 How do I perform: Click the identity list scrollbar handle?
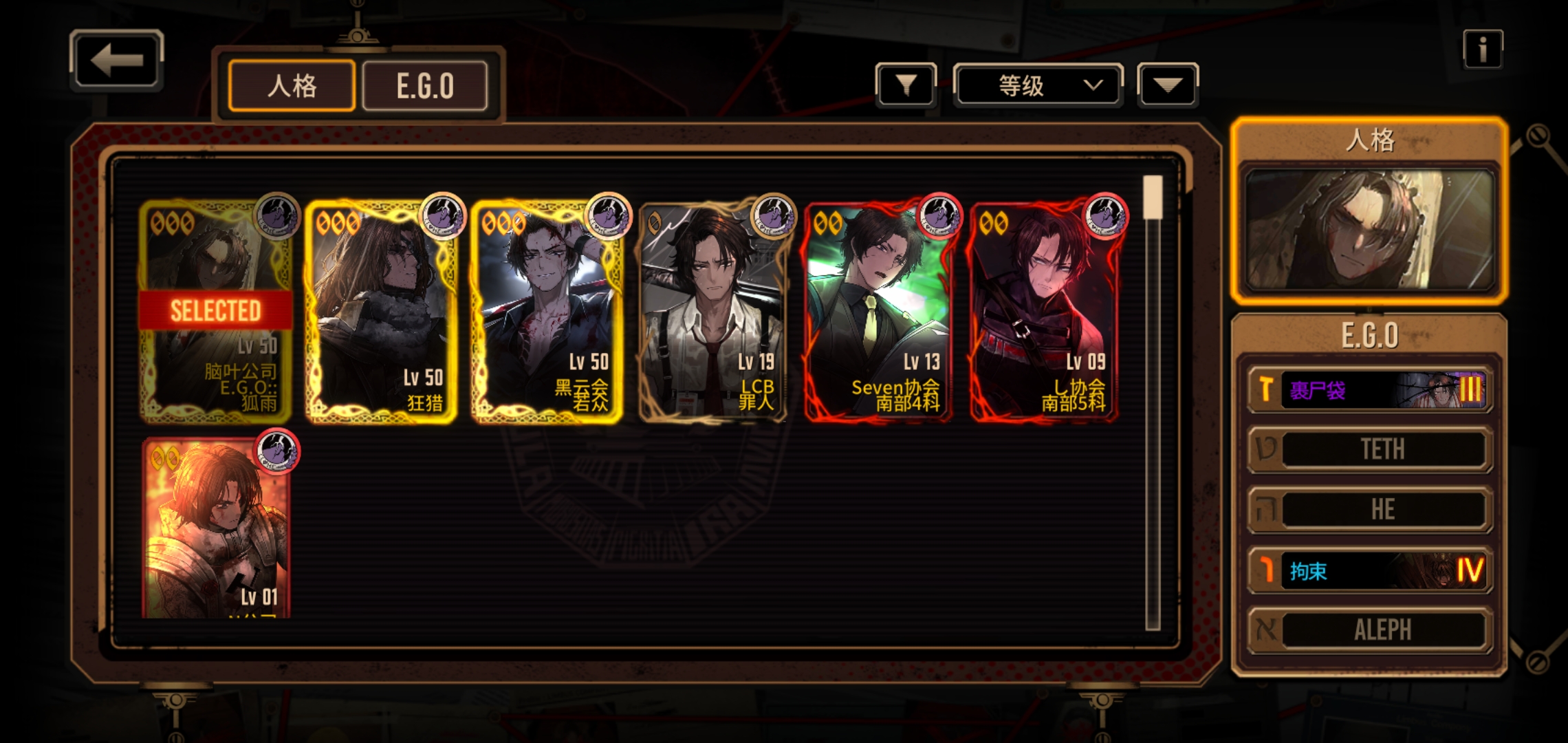coord(1153,197)
